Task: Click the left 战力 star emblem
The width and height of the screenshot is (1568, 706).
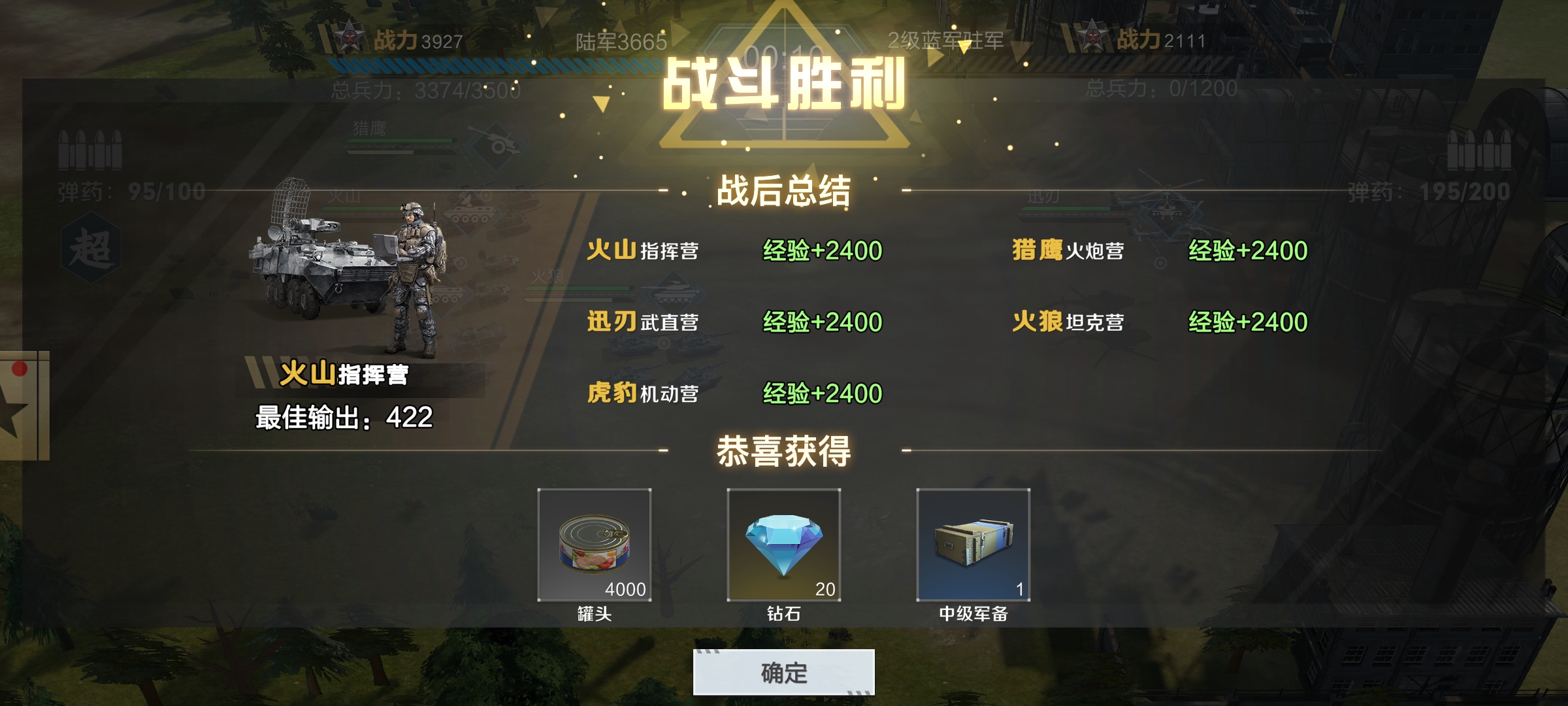Action: pyautogui.click(x=351, y=37)
